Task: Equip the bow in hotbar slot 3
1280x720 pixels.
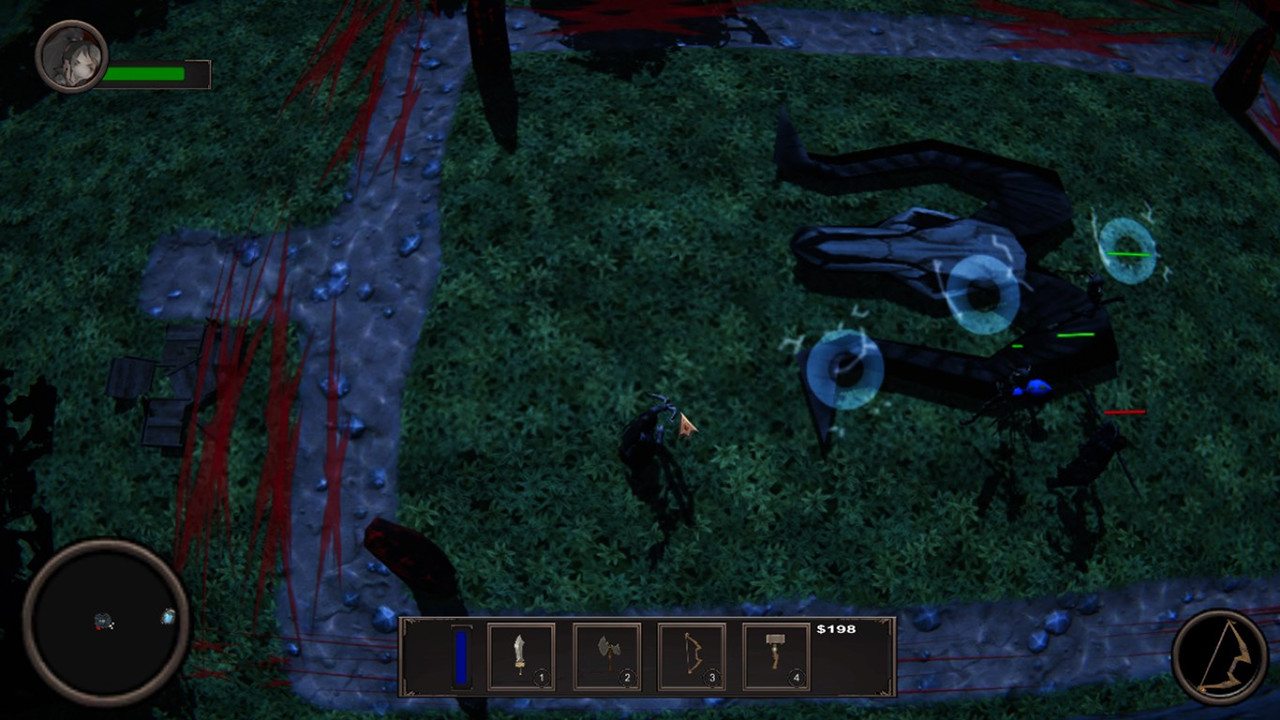Action: click(x=691, y=655)
